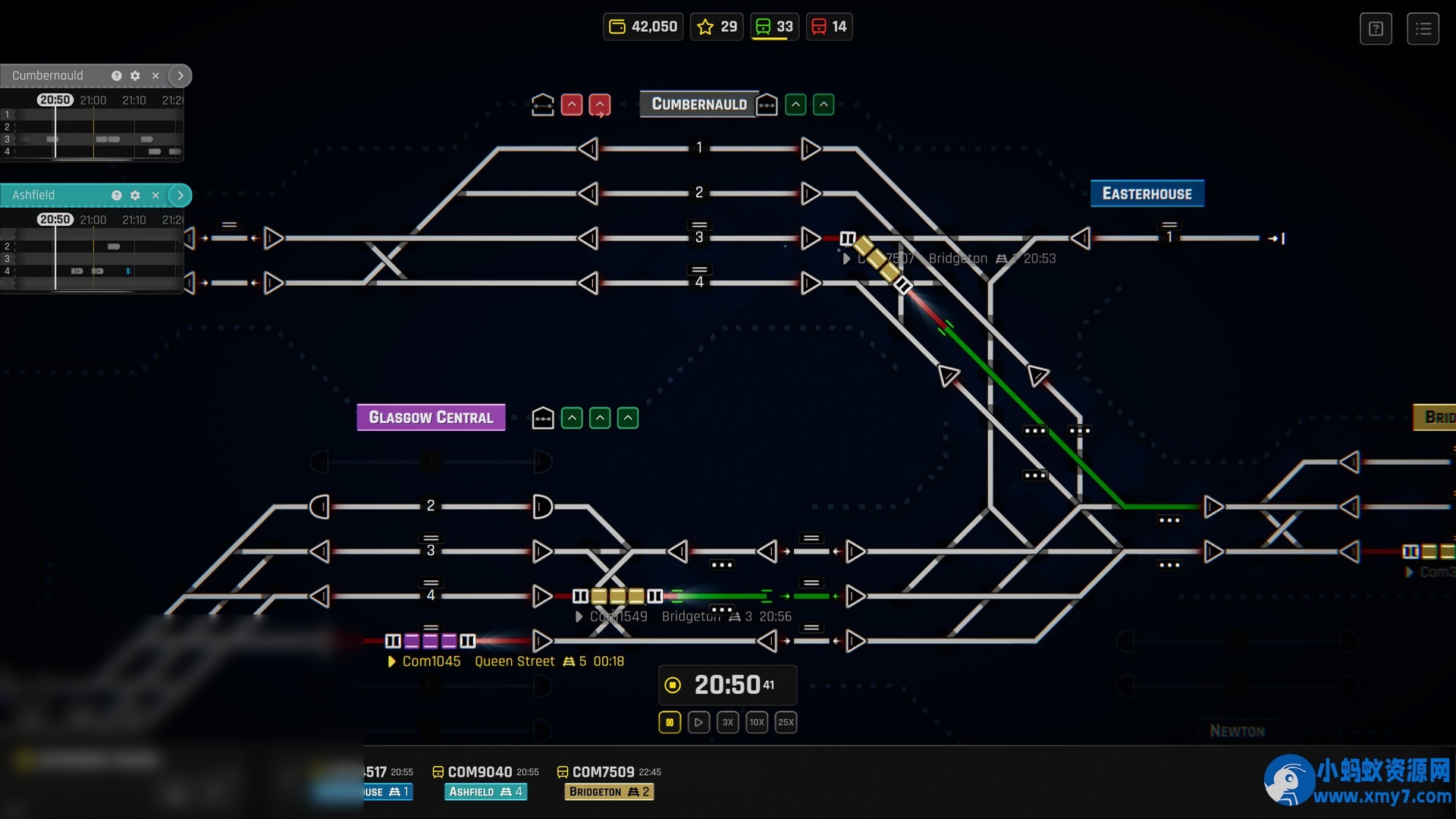Click the Easterhouse station name banner
Screen dimensions: 1456x819
coord(1147,193)
